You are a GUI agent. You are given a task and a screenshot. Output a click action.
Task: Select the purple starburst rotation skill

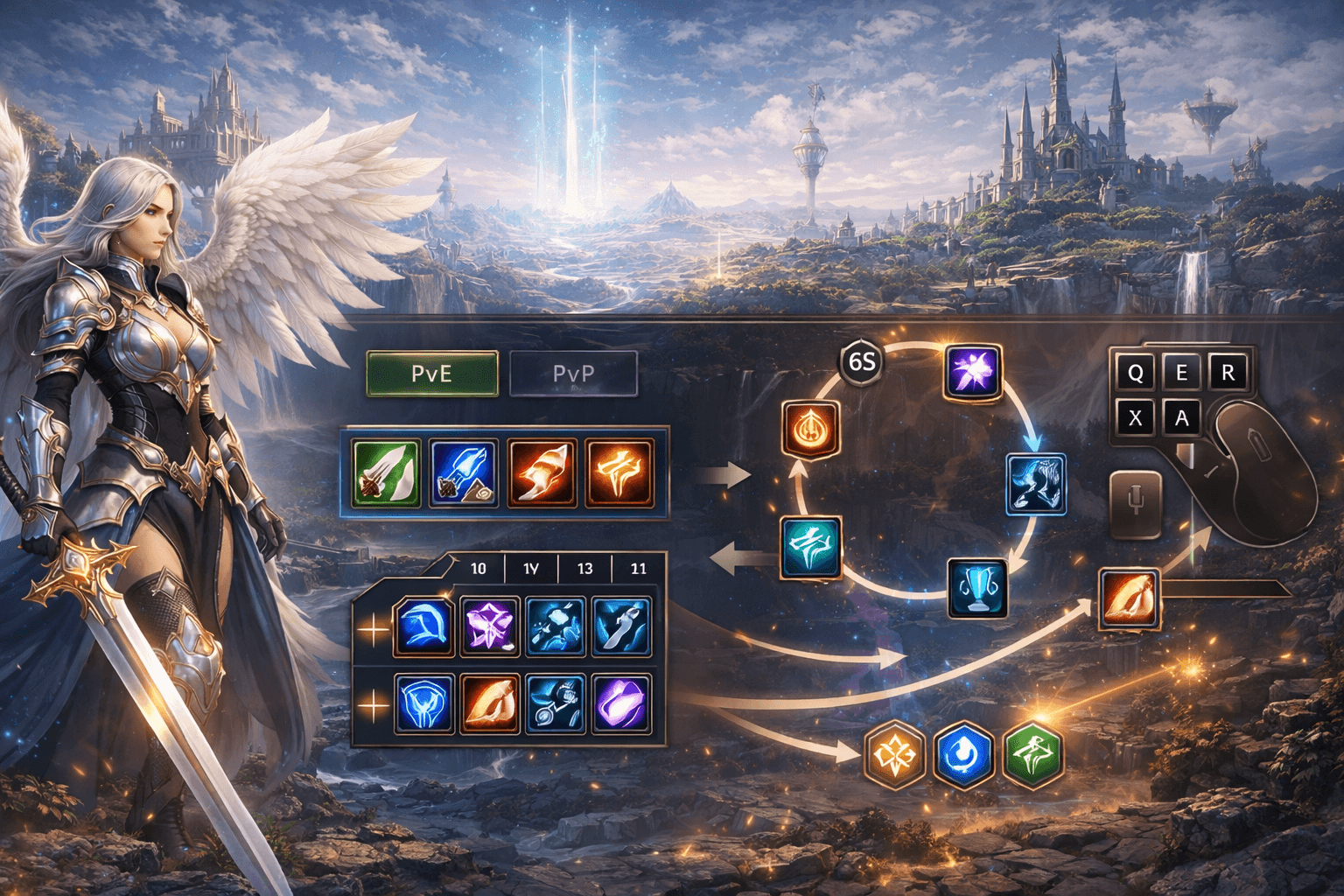pos(973,372)
